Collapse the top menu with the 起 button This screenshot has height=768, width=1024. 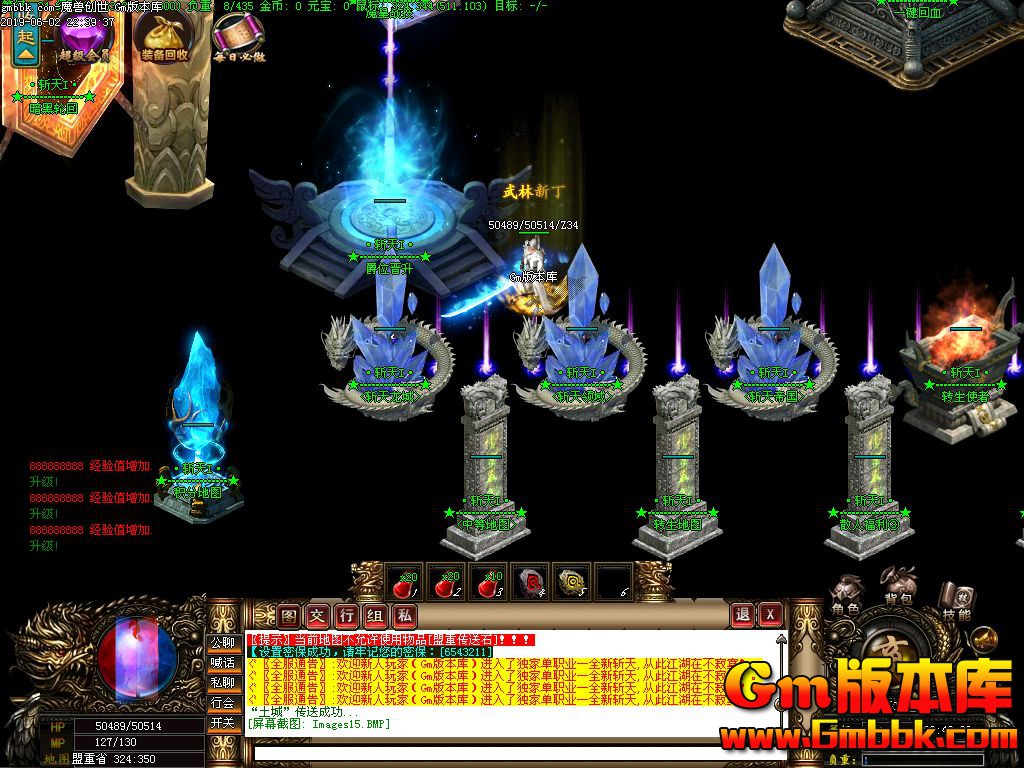click(26, 47)
